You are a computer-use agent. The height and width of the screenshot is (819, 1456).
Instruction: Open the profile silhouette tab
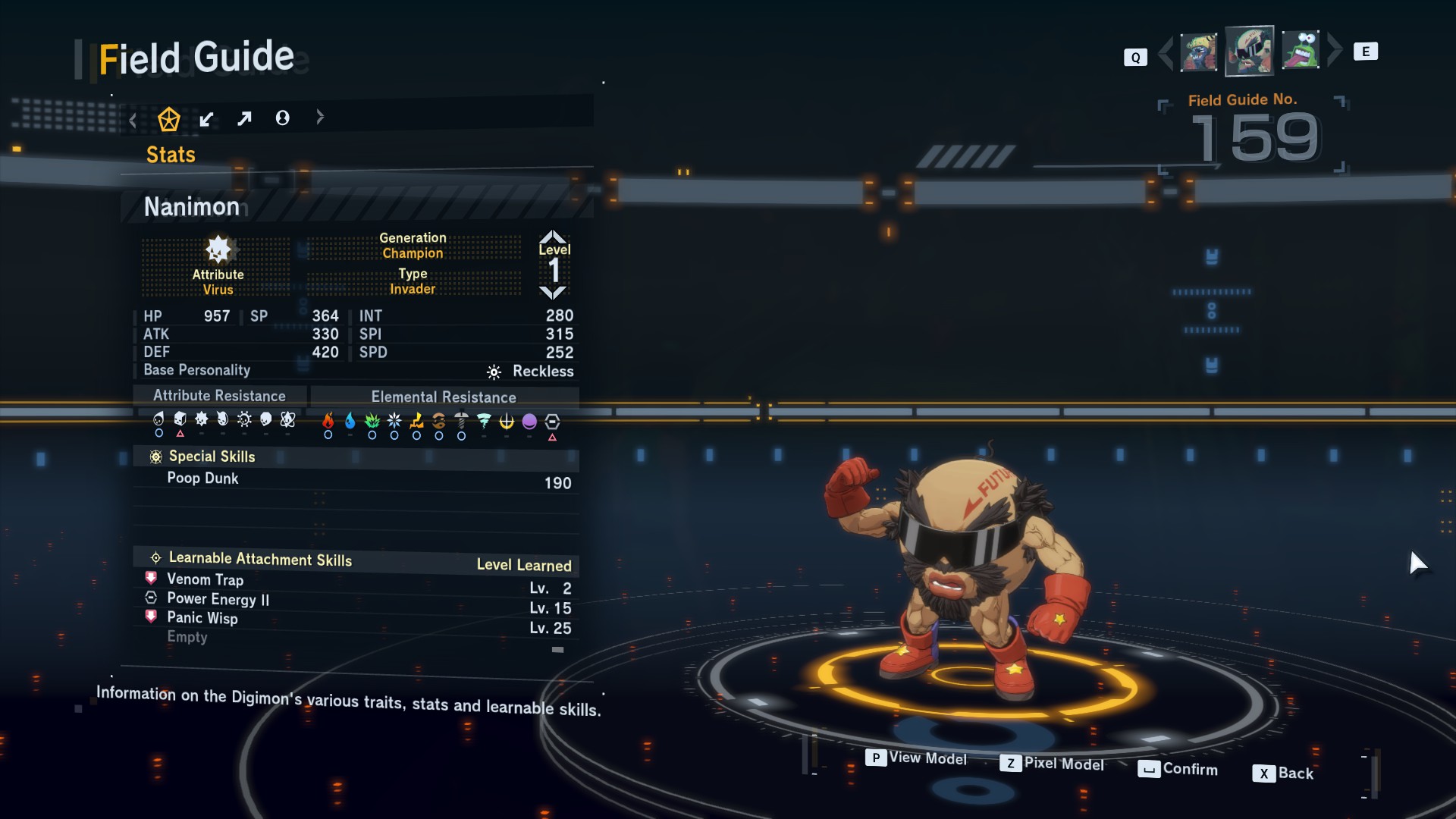pos(282,118)
